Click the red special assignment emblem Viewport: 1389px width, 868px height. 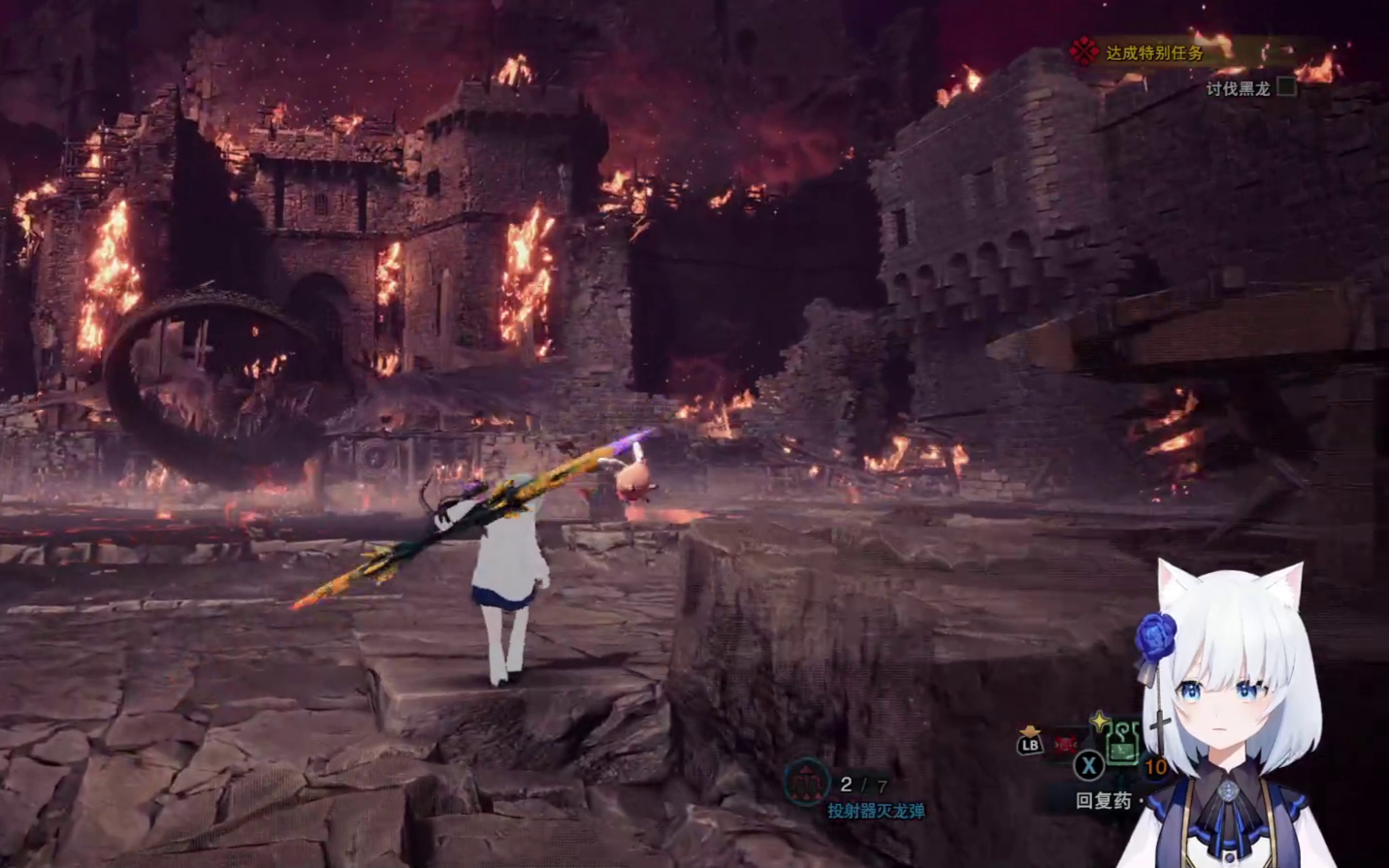pos(1083,51)
